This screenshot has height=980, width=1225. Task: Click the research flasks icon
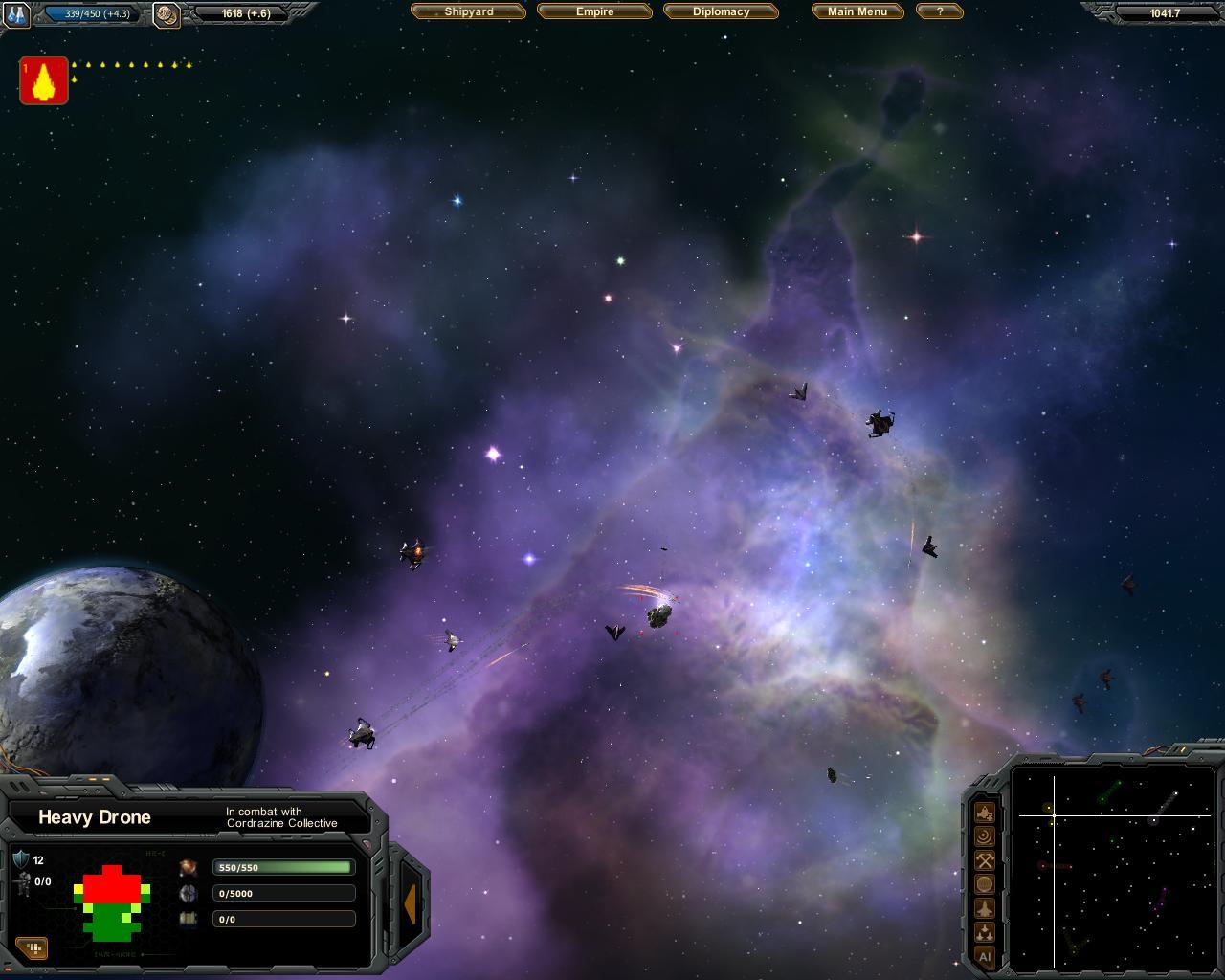click(17, 14)
